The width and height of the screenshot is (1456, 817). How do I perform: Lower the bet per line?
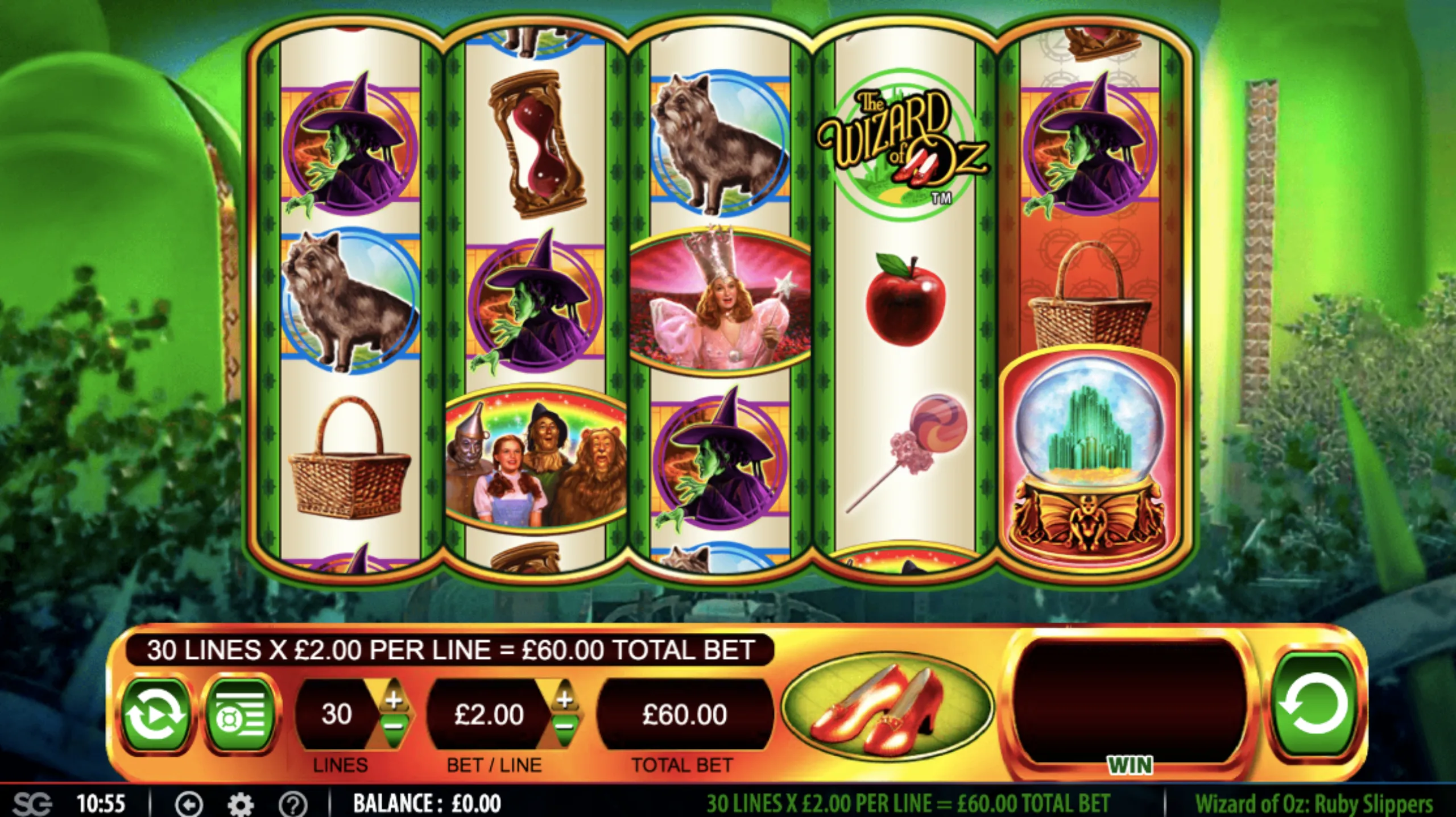[x=564, y=727]
